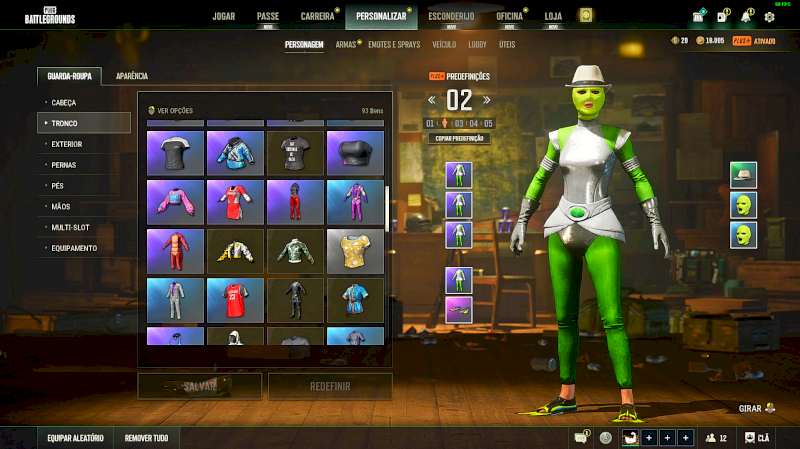Open settings gear icon
Screen dimensions: 800x449
[x=769, y=17]
